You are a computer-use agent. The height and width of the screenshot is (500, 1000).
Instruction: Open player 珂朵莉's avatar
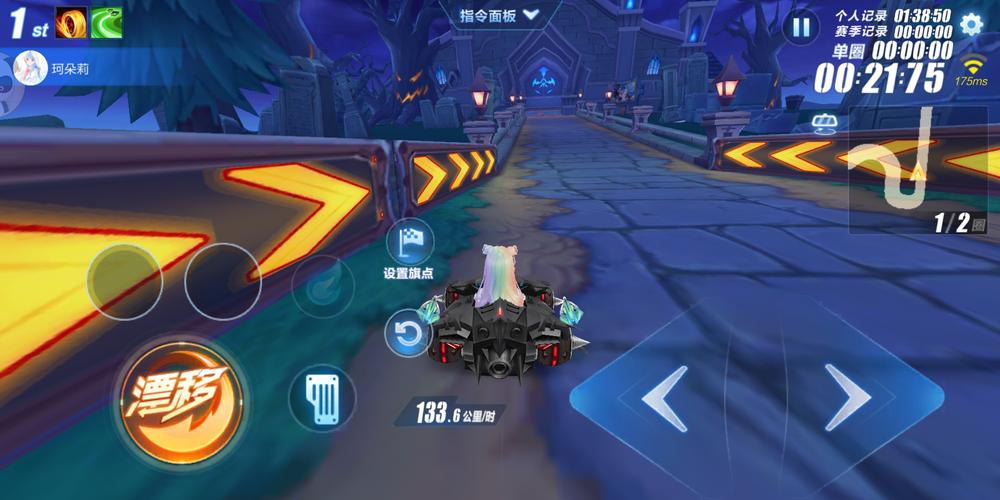(30, 70)
